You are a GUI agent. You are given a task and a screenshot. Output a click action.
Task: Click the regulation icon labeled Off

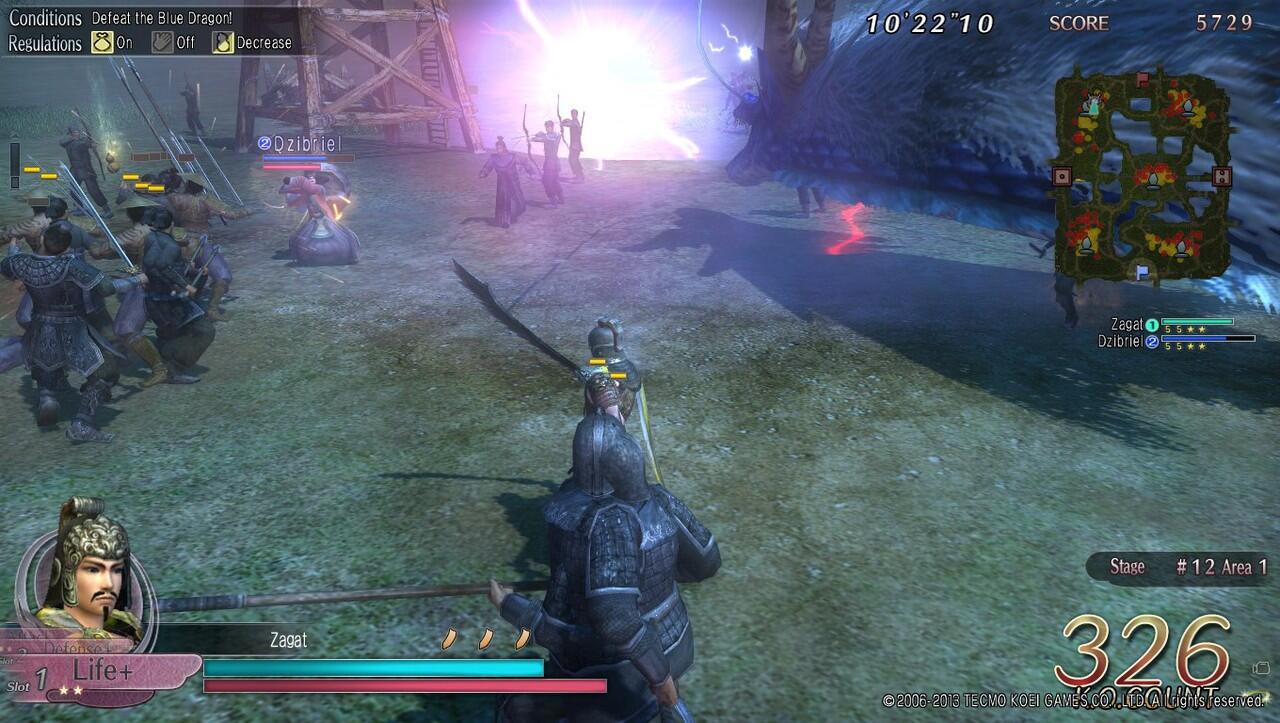coord(162,43)
